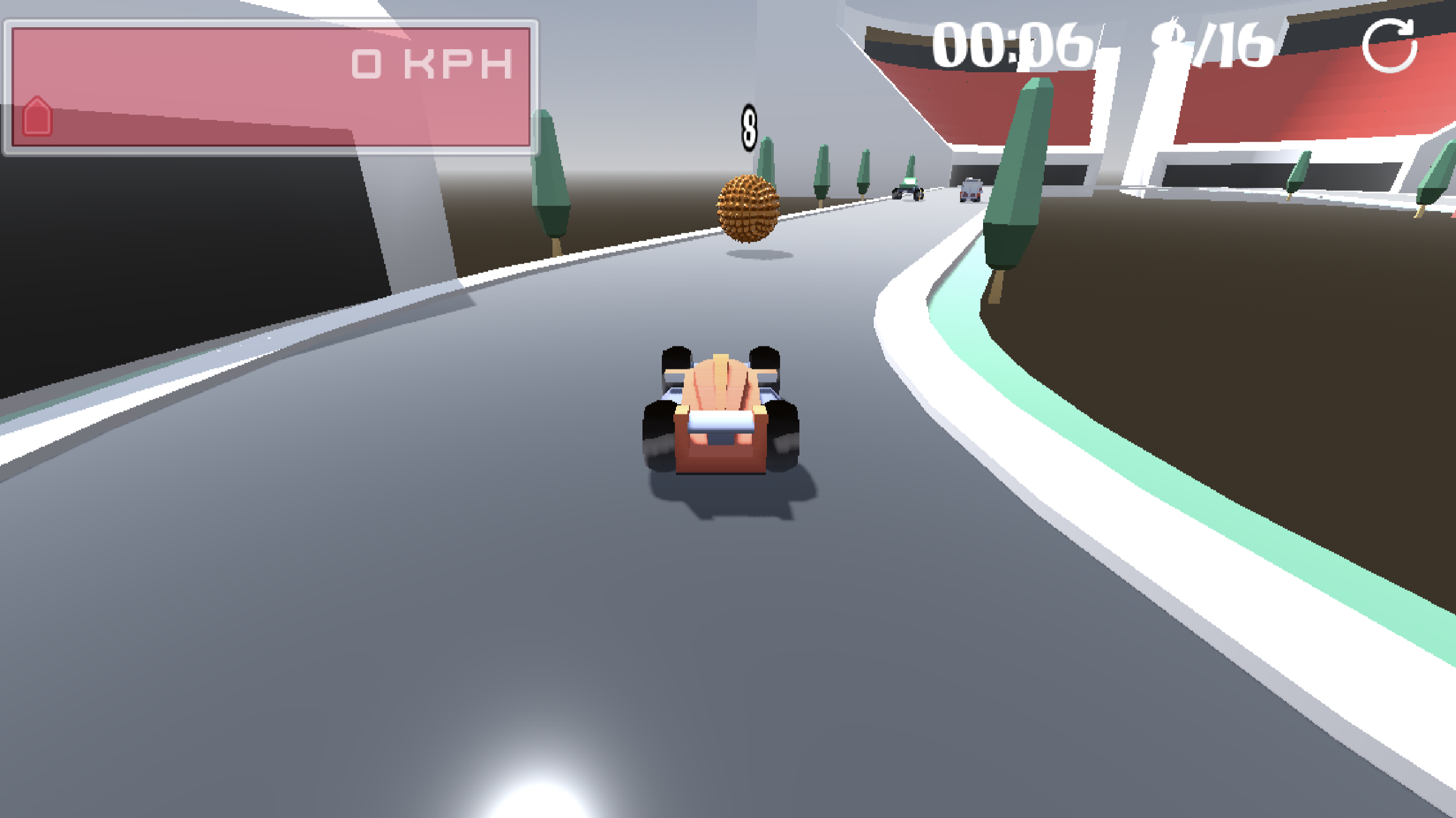Select the red house icon

37,116
